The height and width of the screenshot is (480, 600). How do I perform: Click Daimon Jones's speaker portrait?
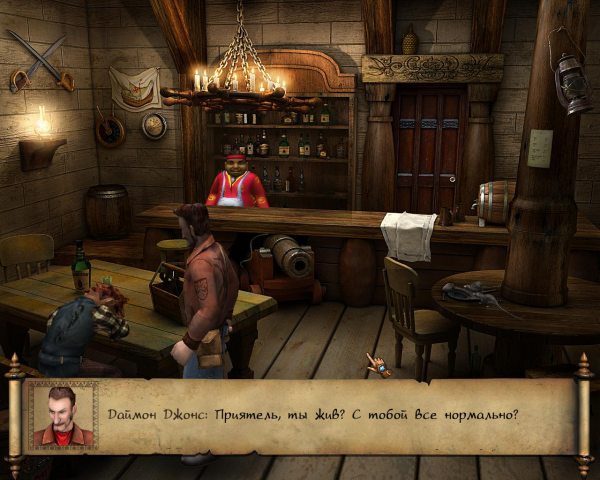[x=62, y=414]
